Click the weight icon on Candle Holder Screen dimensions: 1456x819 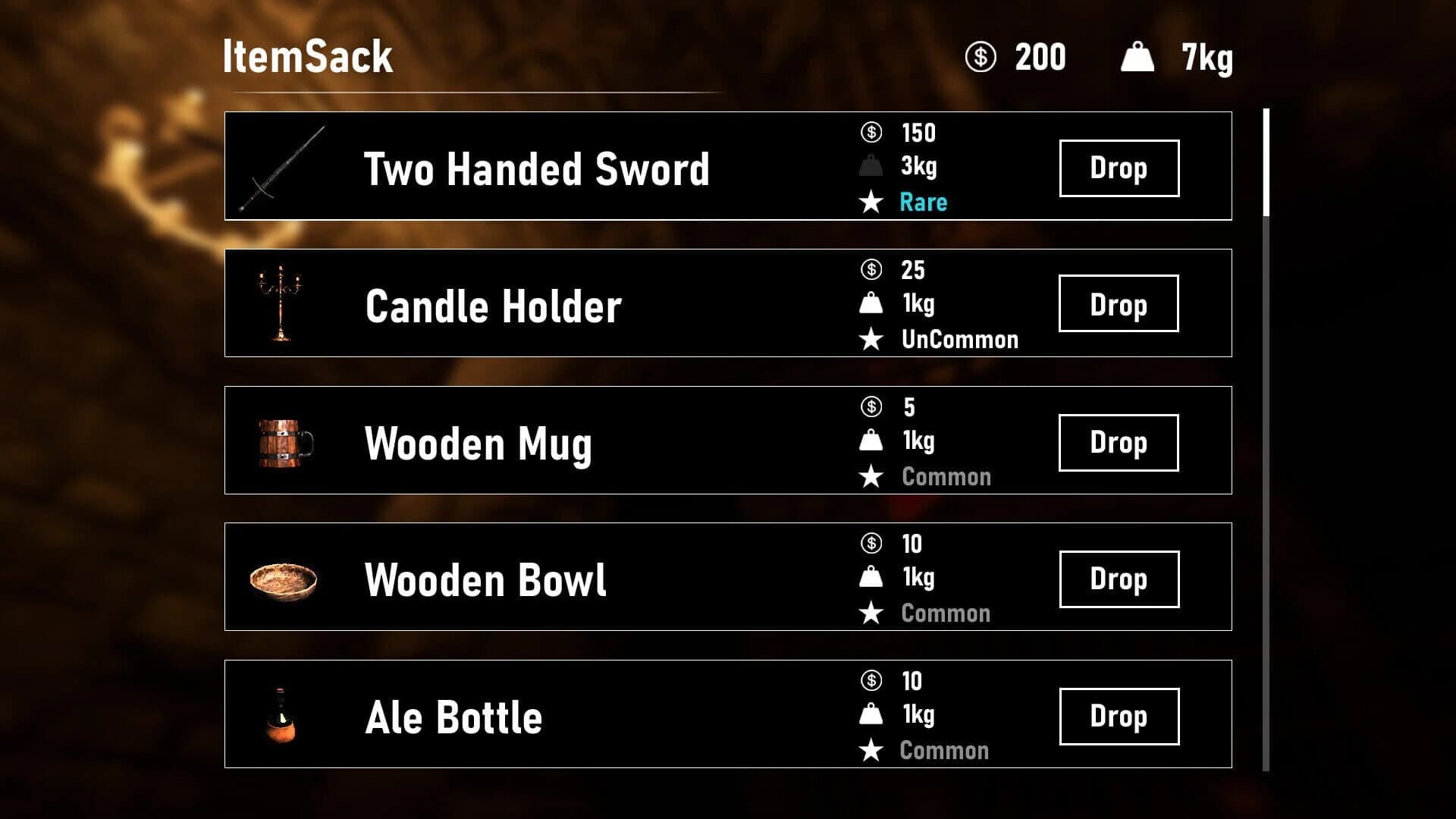(871, 304)
